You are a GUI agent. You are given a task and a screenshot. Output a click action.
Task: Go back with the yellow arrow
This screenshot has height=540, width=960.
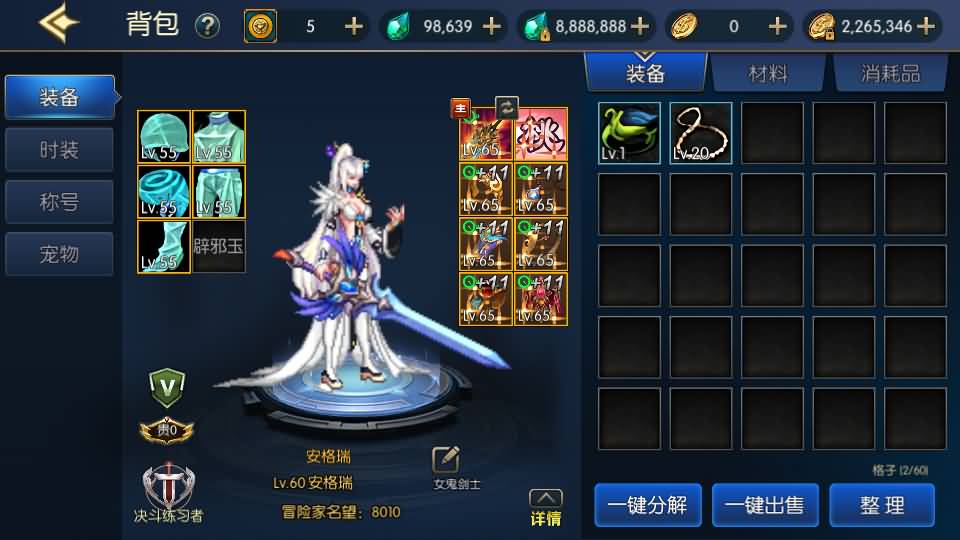(x=59, y=24)
